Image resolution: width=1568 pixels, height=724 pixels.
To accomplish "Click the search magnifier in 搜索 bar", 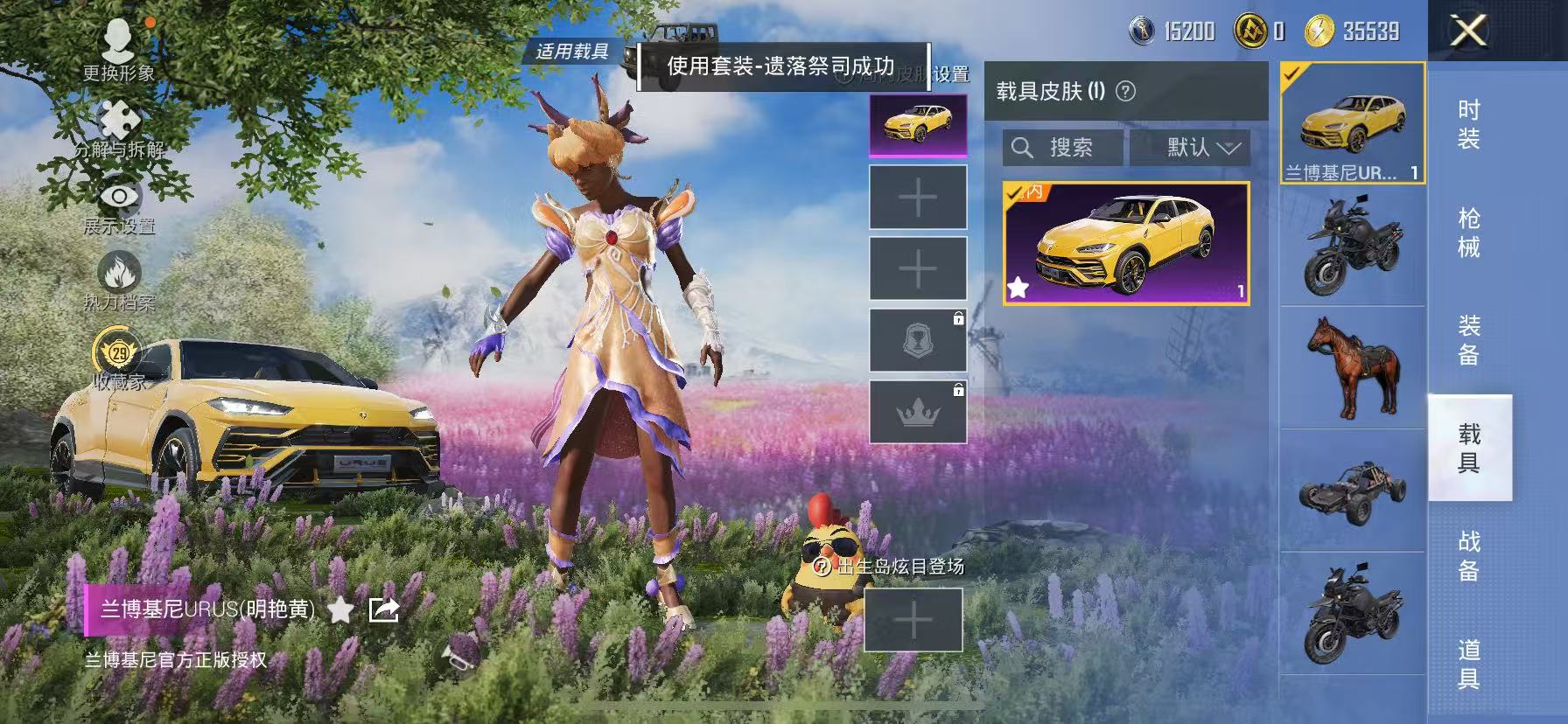I will (1022, 147).
